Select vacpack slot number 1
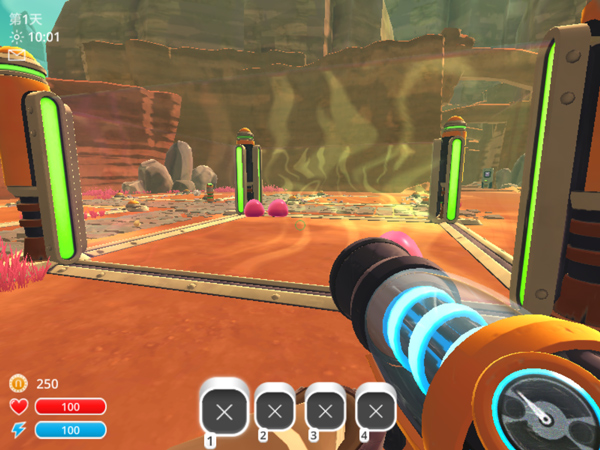 point(224,410)
